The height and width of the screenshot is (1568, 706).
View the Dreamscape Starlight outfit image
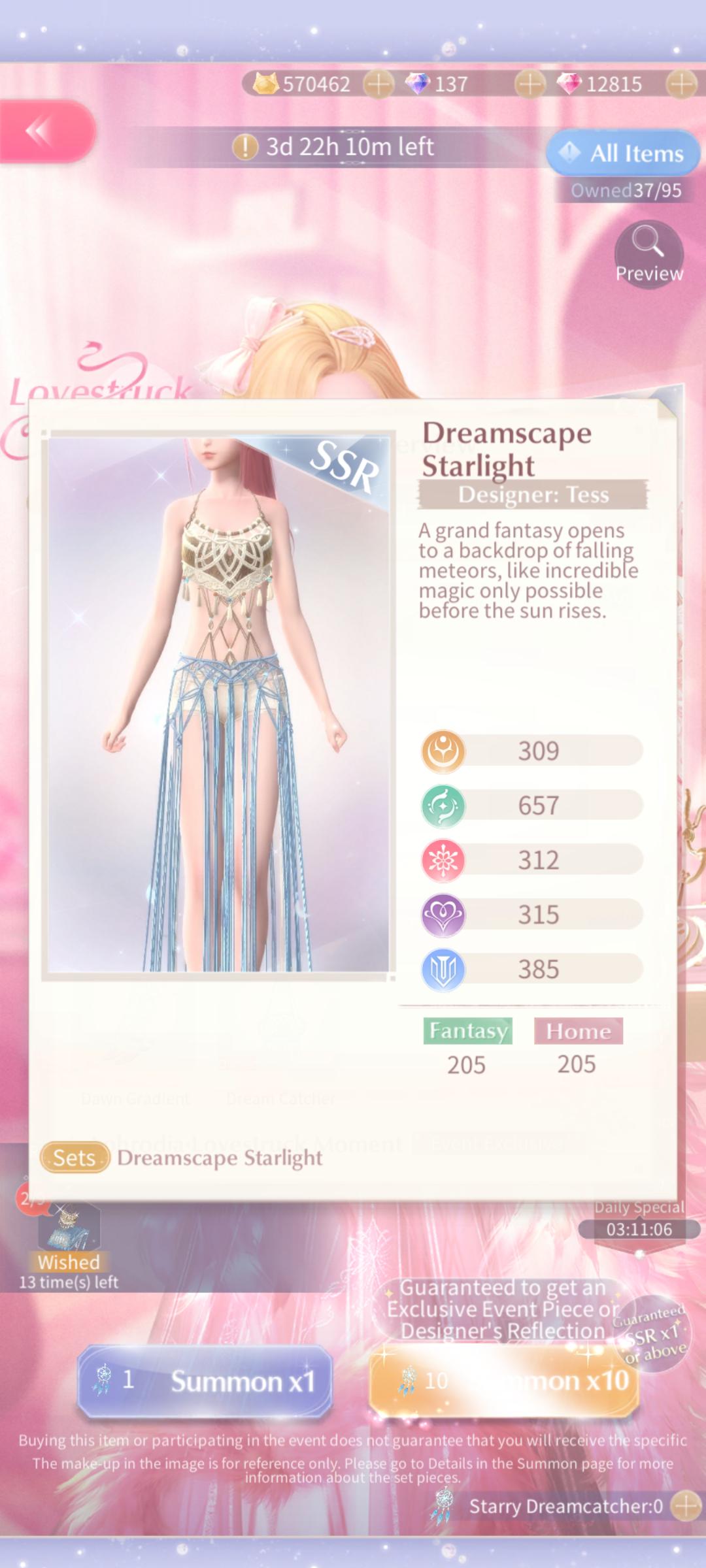pyautogui.click(x=218, y=704)
